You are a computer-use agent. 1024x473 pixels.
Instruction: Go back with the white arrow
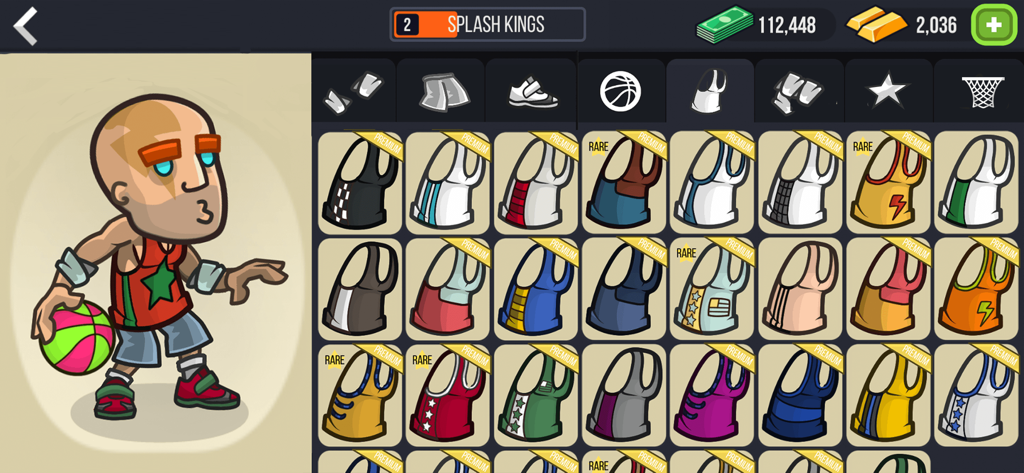click(25, 25)
